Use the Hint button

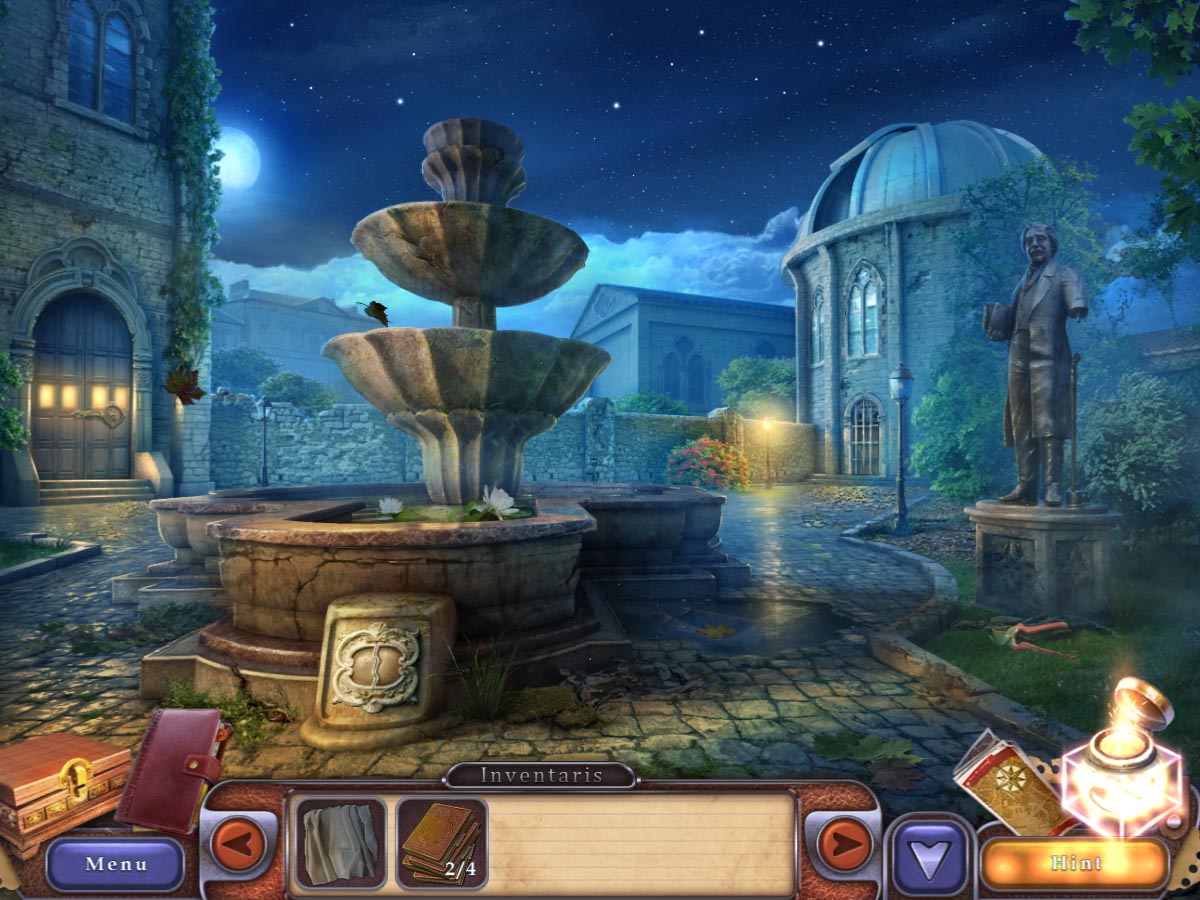(1075, 863)
